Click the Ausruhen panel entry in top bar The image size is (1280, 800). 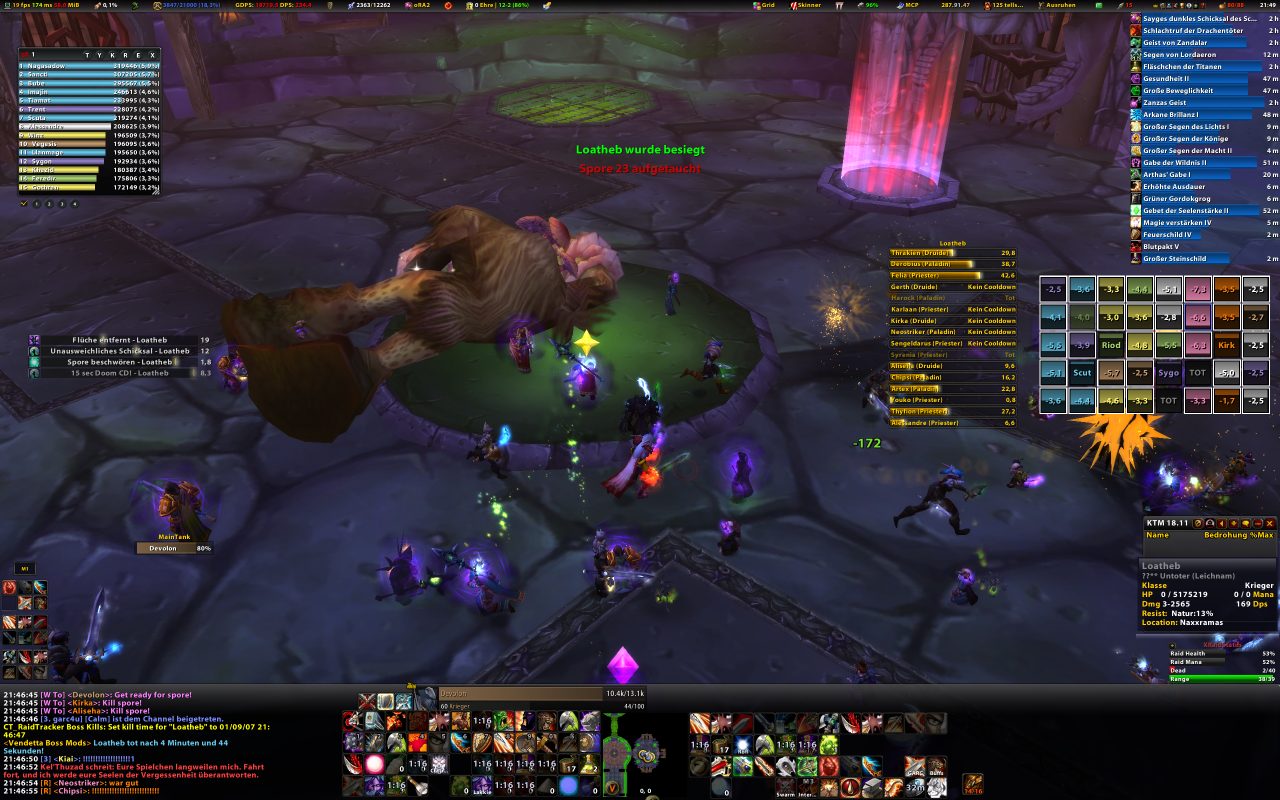click(x=1060, y=5)
